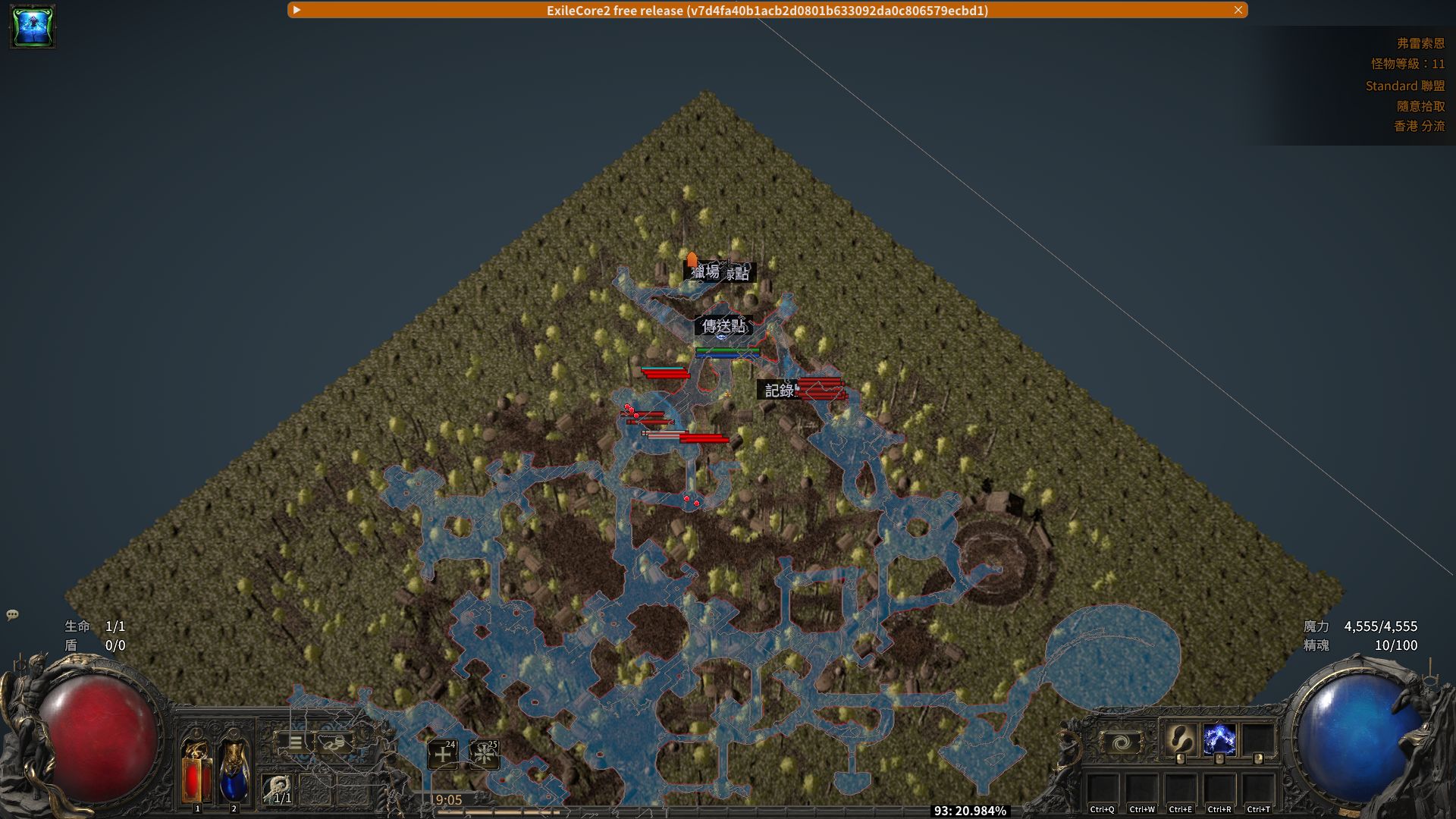Use the blue mana flask
This screenshot has width=1456, height=819.
234,771
